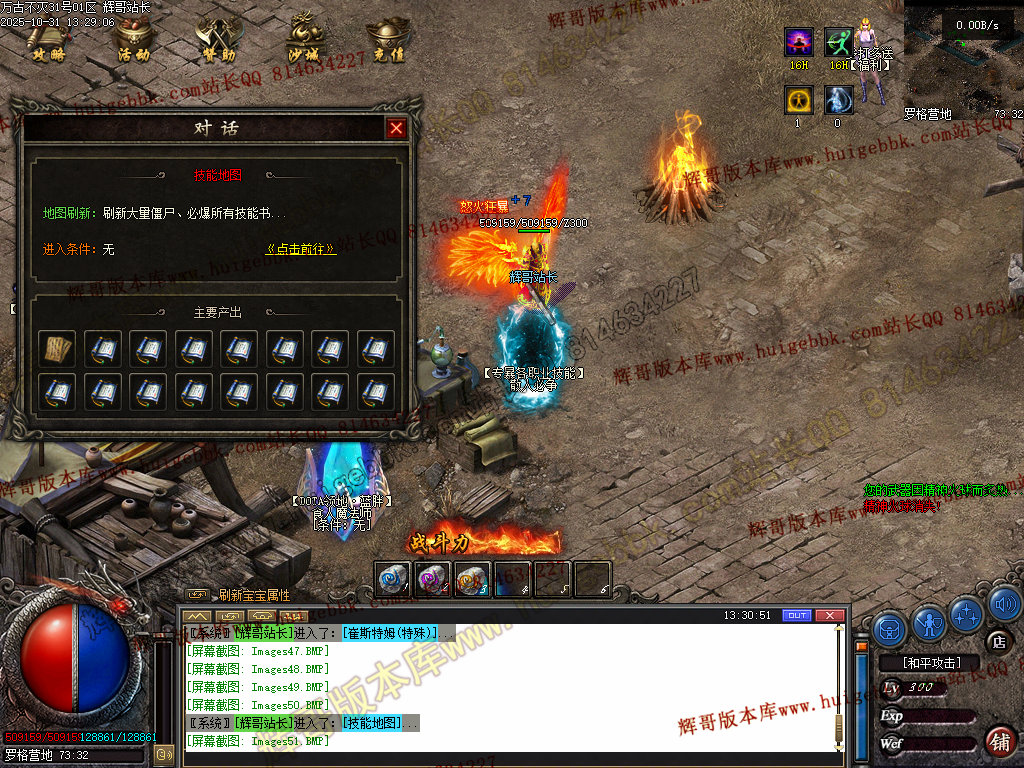Toggle sound with the speaker icon
The width and height of the screenshot is (1024, 768).
point(1004,603)
